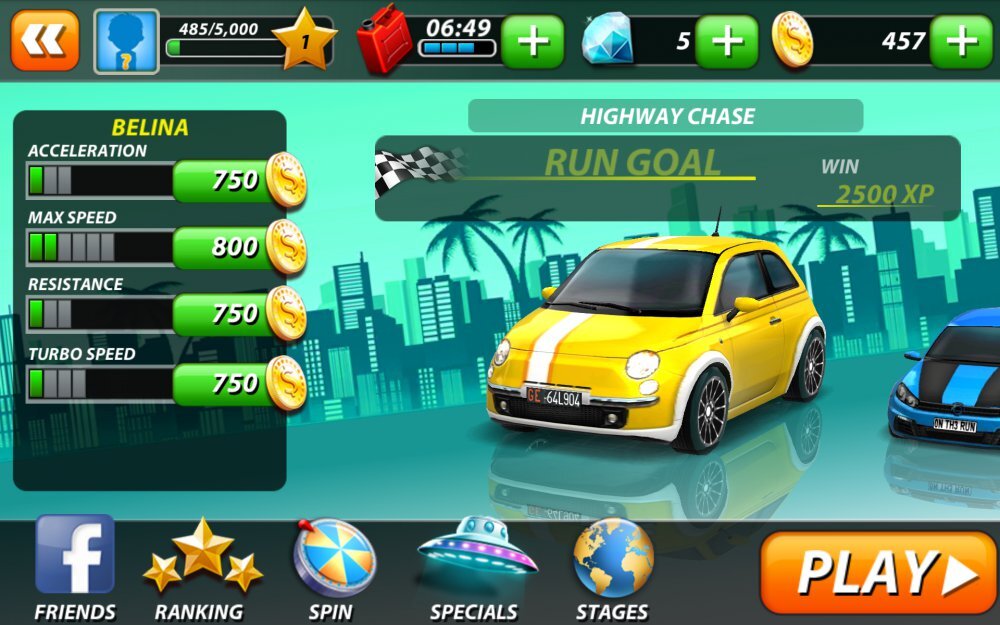Tap the orange back arrow button
Image resolution: width=1000 pixels, height=625 pixels.
point(45,41)
